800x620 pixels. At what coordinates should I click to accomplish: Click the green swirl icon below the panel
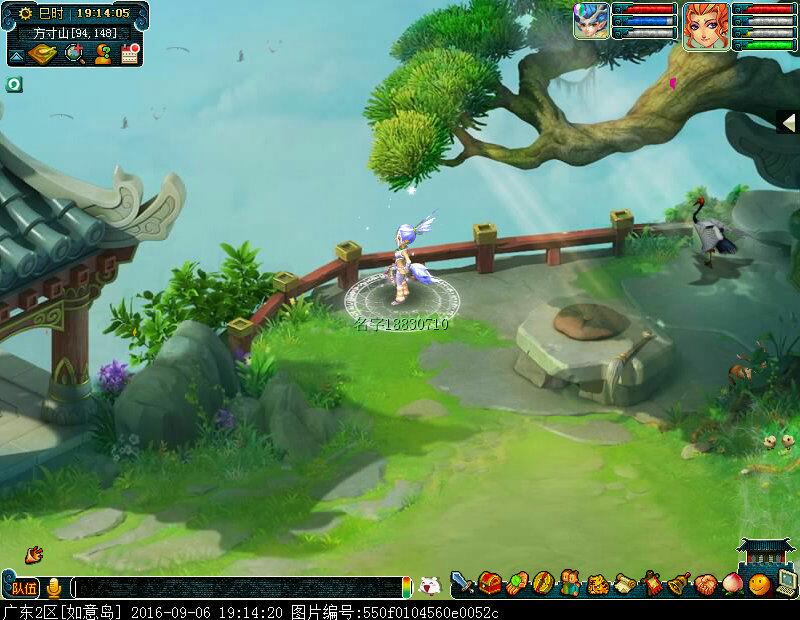[14, 84]
